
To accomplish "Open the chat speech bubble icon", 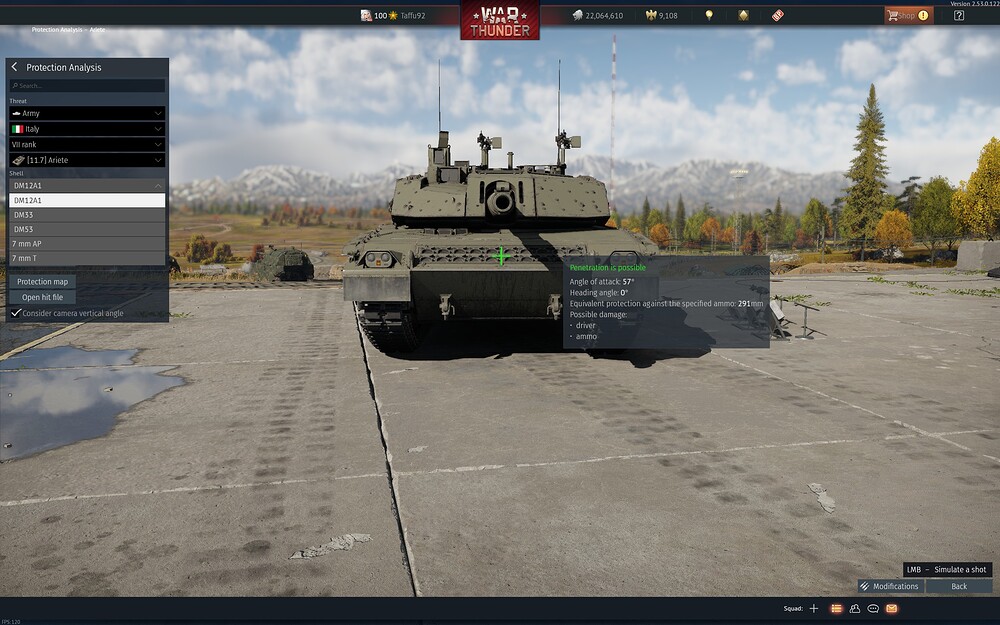I will 873,608.
